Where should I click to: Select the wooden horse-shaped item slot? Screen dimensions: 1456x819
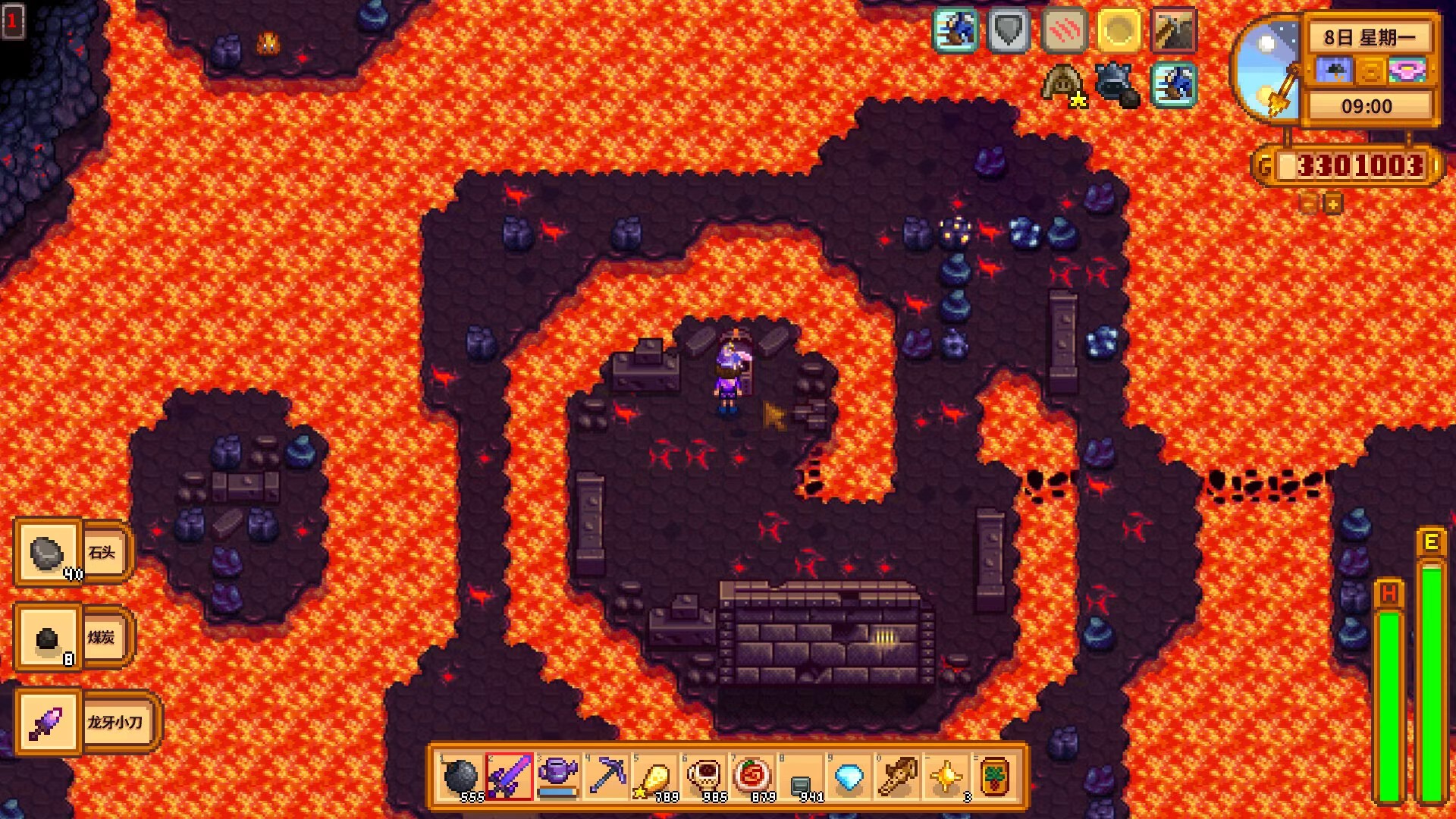coord(898,777)
